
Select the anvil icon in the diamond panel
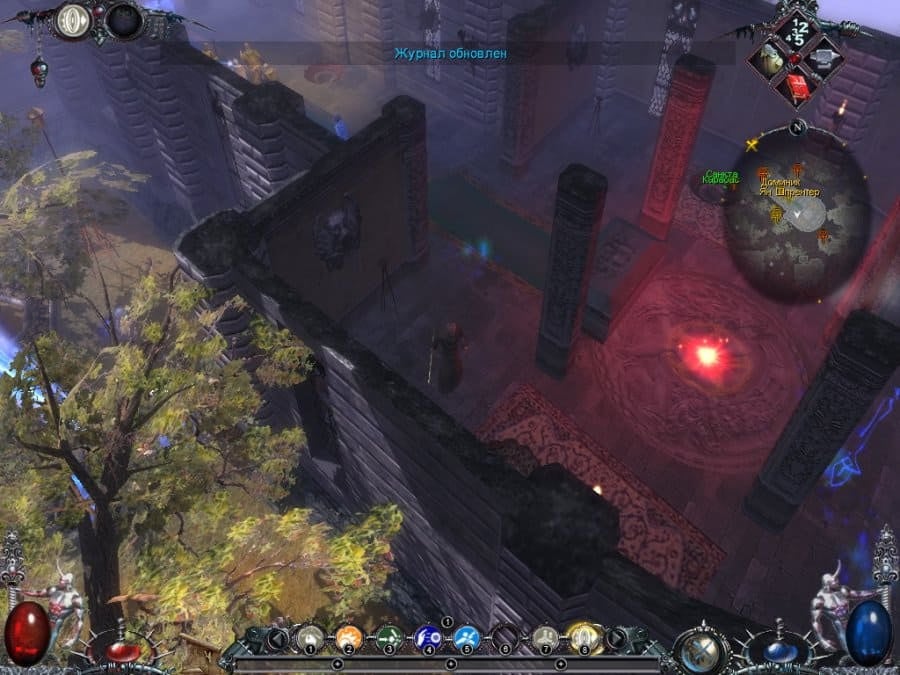click(823, 60)
